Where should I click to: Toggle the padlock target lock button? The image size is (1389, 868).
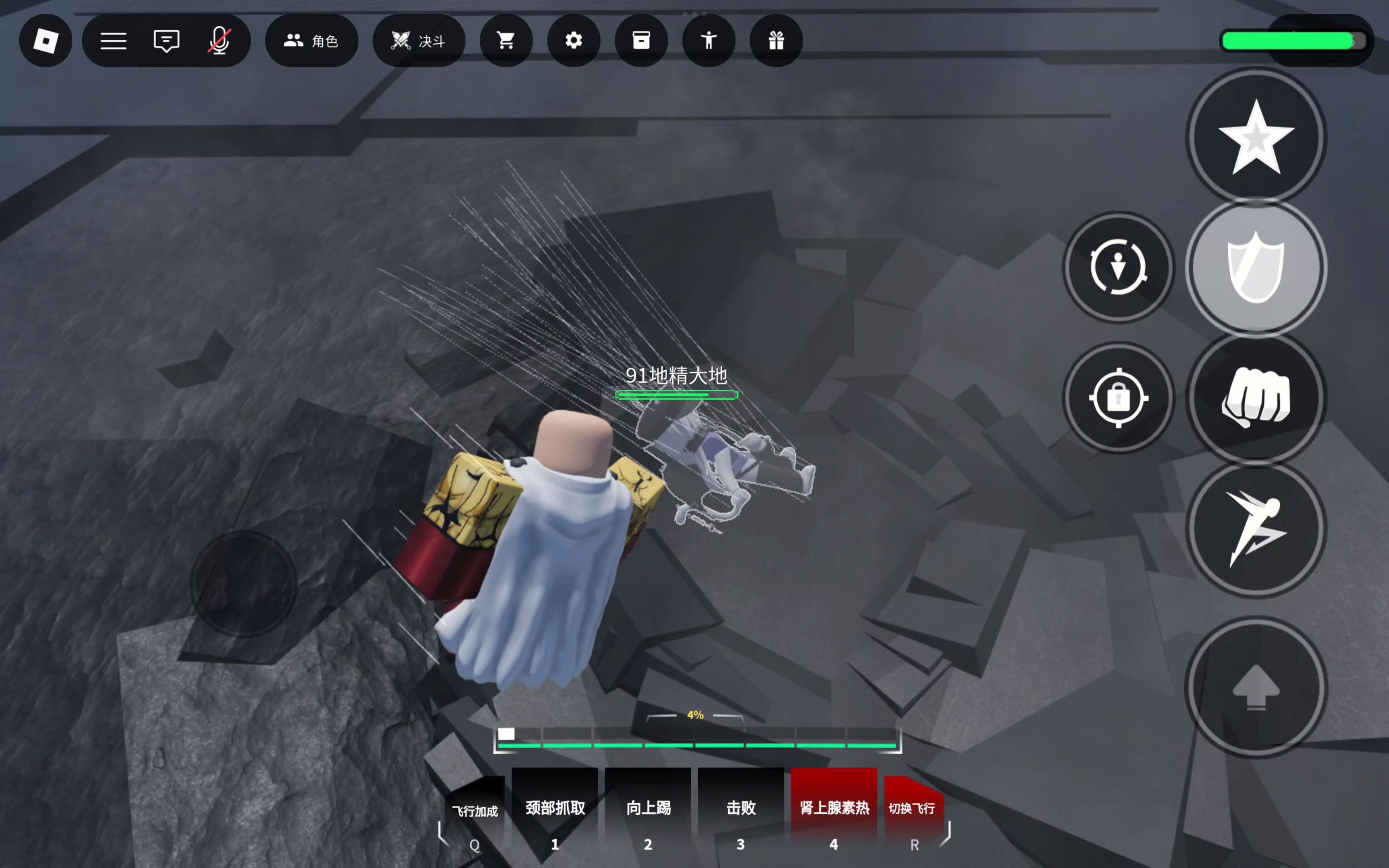1118,398
